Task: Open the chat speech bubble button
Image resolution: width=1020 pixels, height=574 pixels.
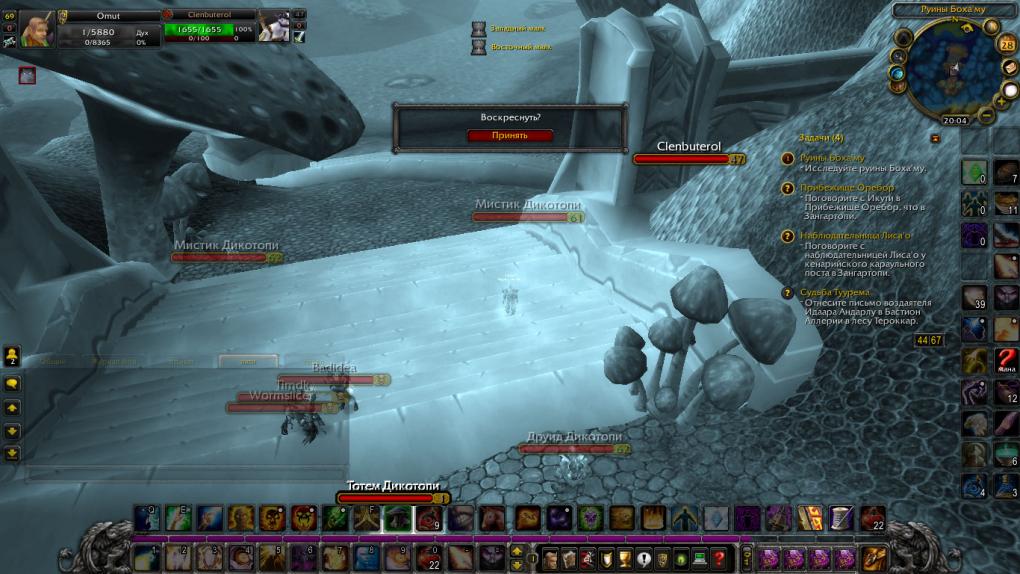Action: [x=12, y=383]
